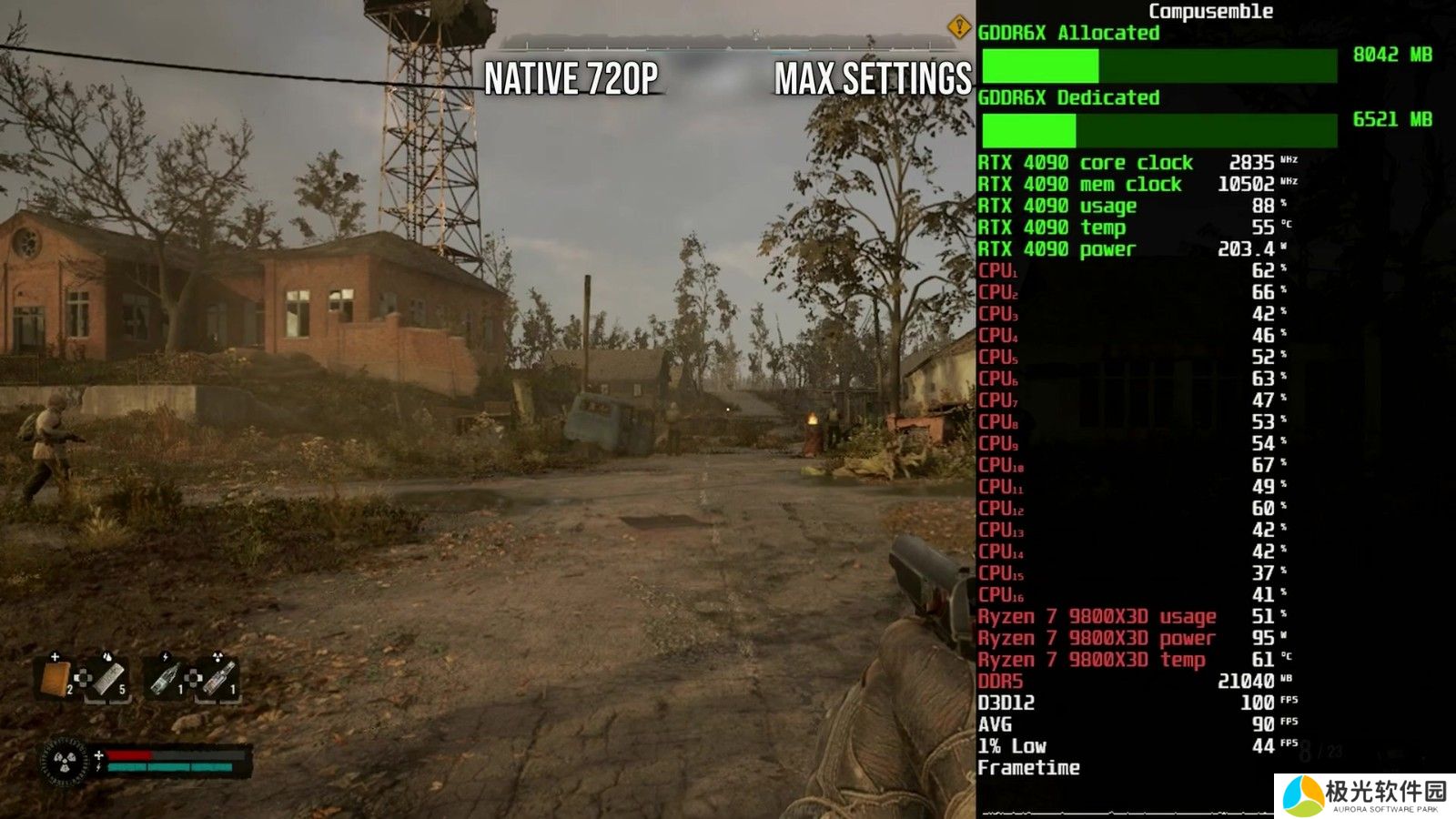
Task: Select the bandage quick slot
Action: click(x=55, y=677)
